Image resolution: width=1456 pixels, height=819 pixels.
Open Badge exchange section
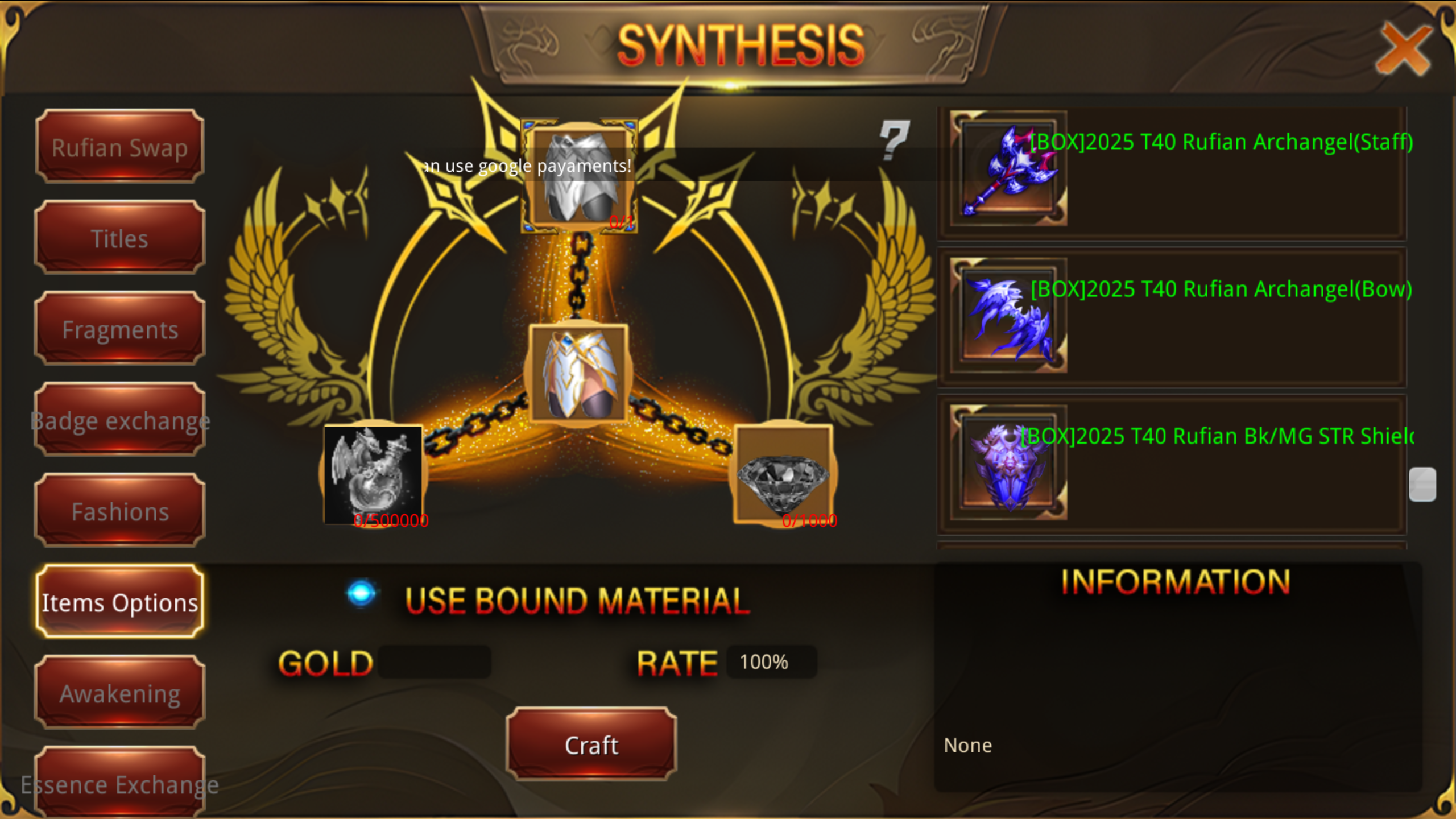point(119,420)
